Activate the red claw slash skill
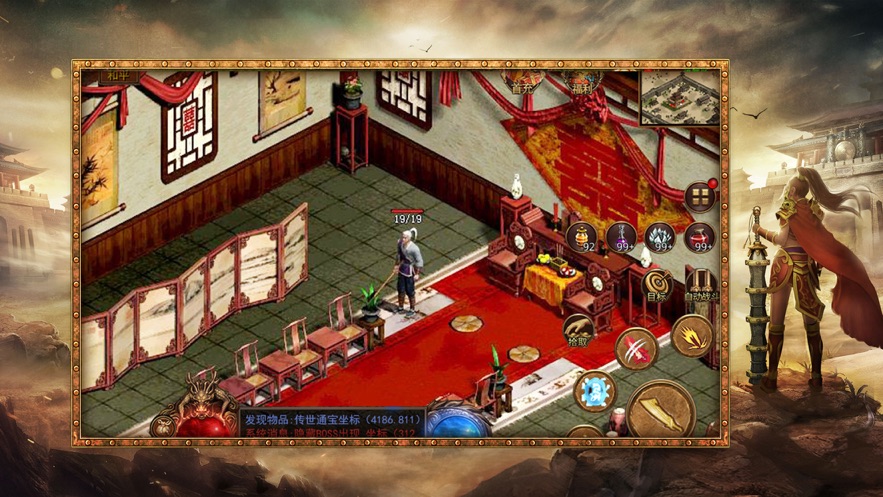The width and height of the screenshot is (883, 497). (636, 348)
